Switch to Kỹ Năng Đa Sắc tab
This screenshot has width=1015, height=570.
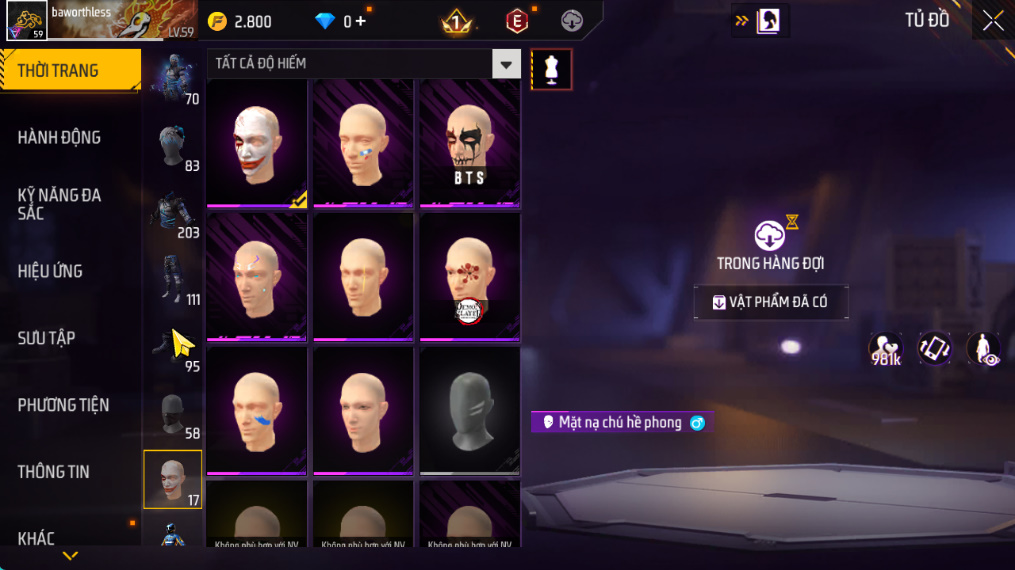click(x=60, y=204)
